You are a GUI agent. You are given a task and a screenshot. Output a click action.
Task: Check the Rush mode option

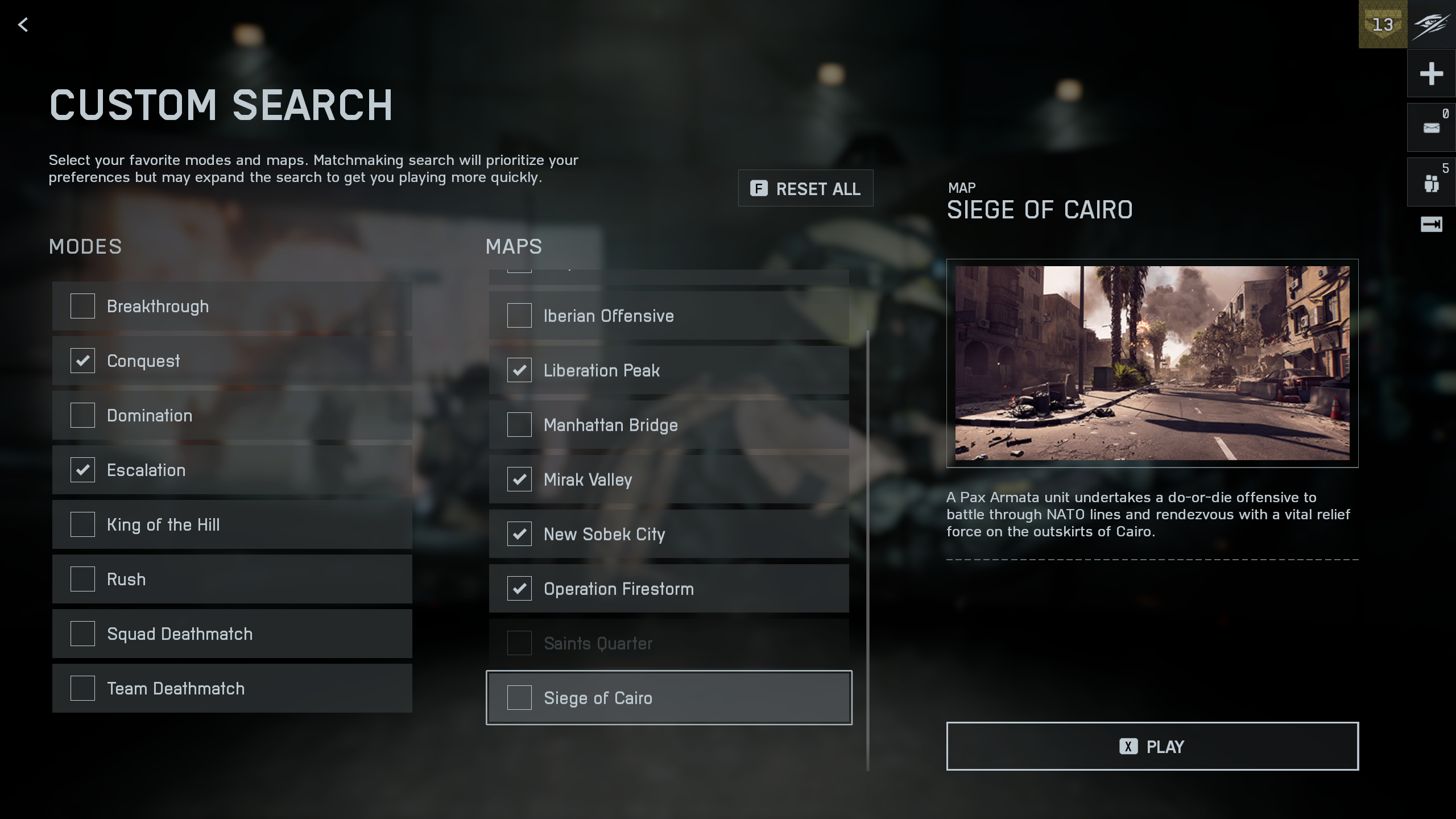click(82, 579)
